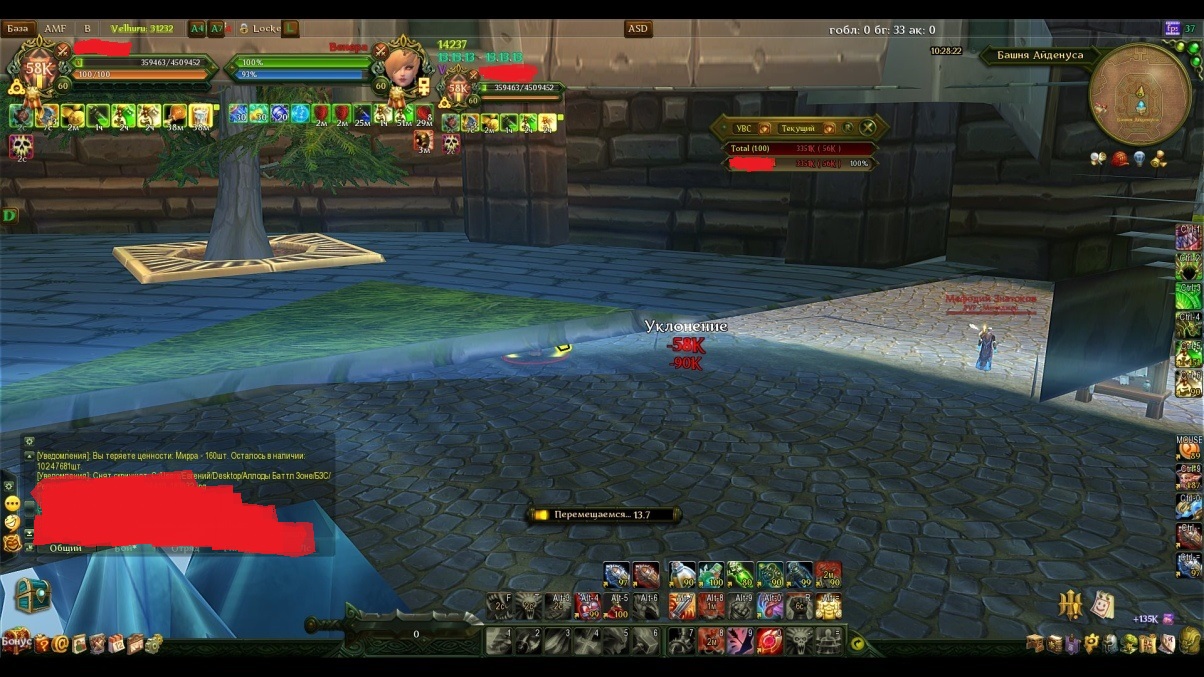
Task: Use the flaming sword skill on Alt-7
Action: coord(682,606)
